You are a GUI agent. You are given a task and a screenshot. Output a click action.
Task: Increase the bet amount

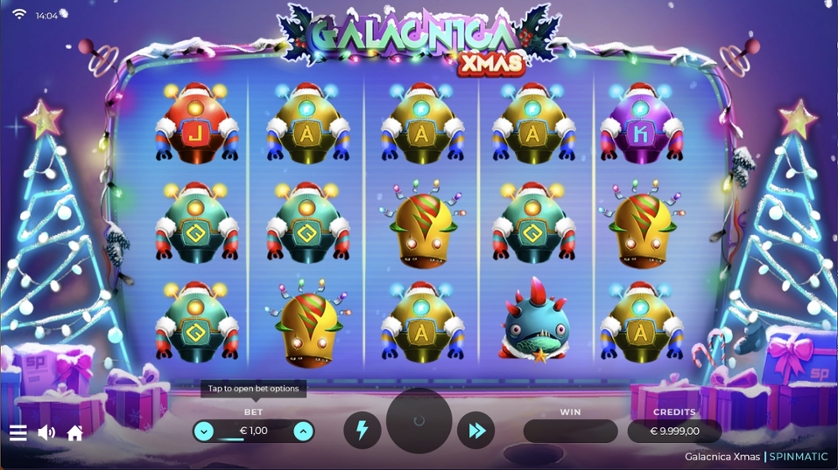tap(303, 431)
